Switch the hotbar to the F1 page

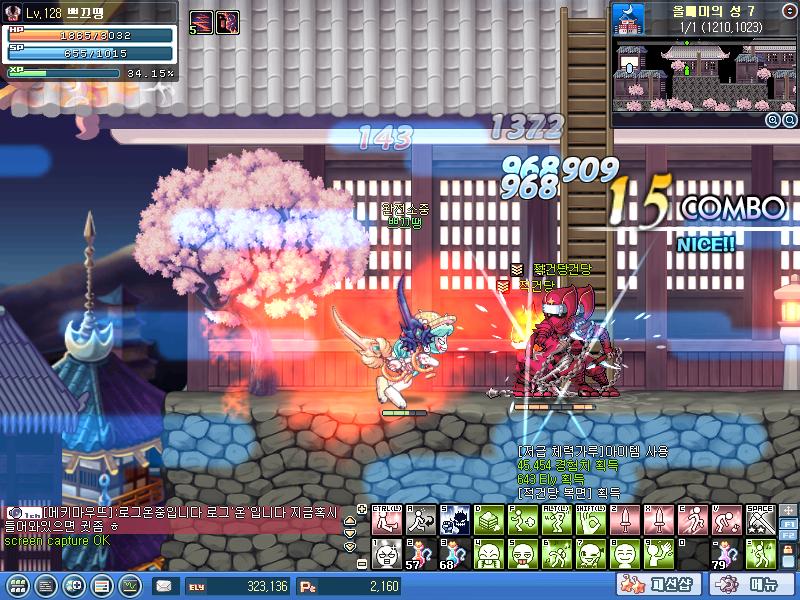(x=788, y=524)
